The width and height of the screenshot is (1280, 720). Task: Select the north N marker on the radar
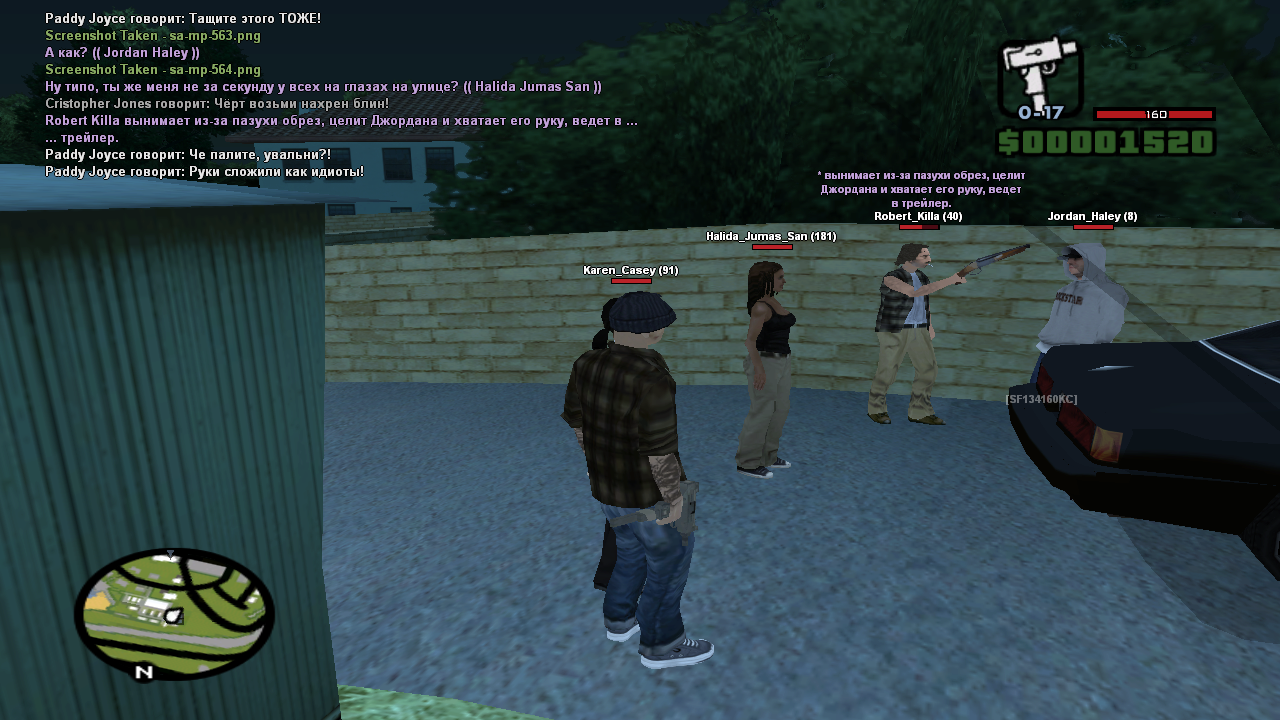point(144,672)
